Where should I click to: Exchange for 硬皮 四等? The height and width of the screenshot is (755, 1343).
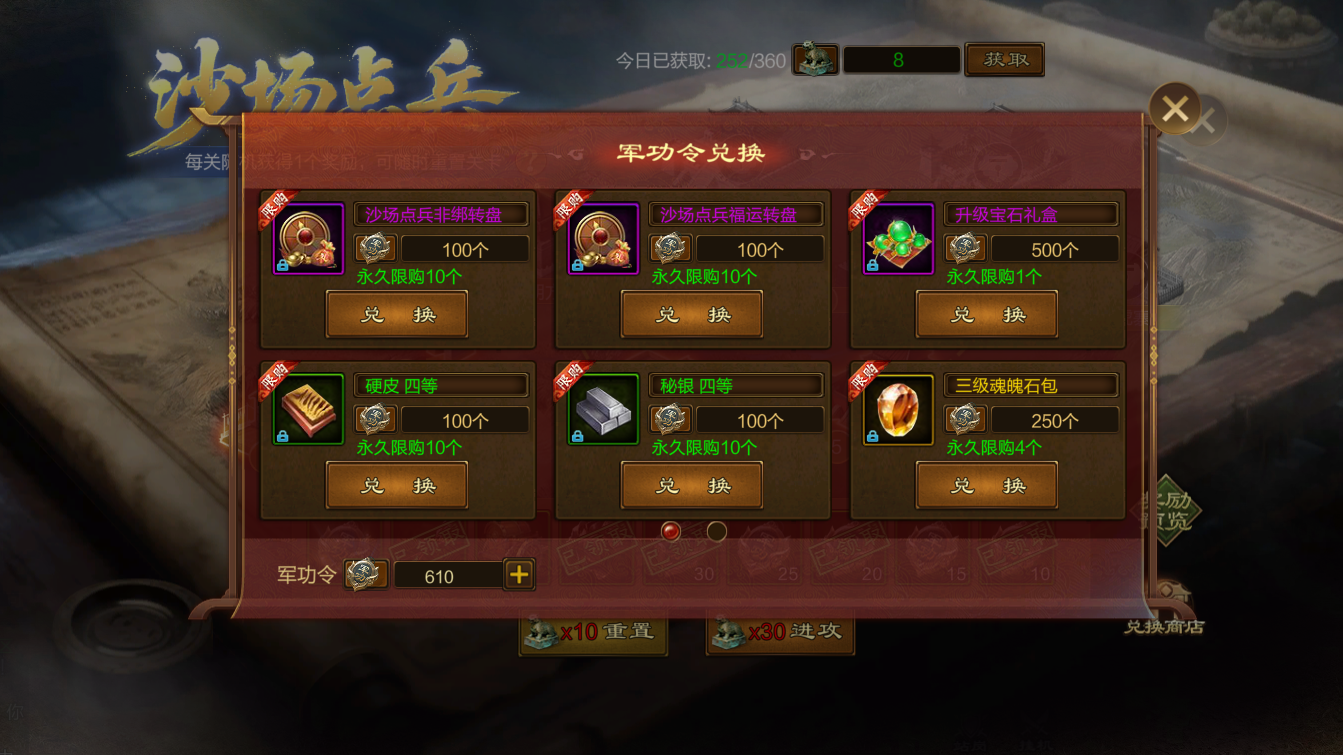click(x=397, y=486)
